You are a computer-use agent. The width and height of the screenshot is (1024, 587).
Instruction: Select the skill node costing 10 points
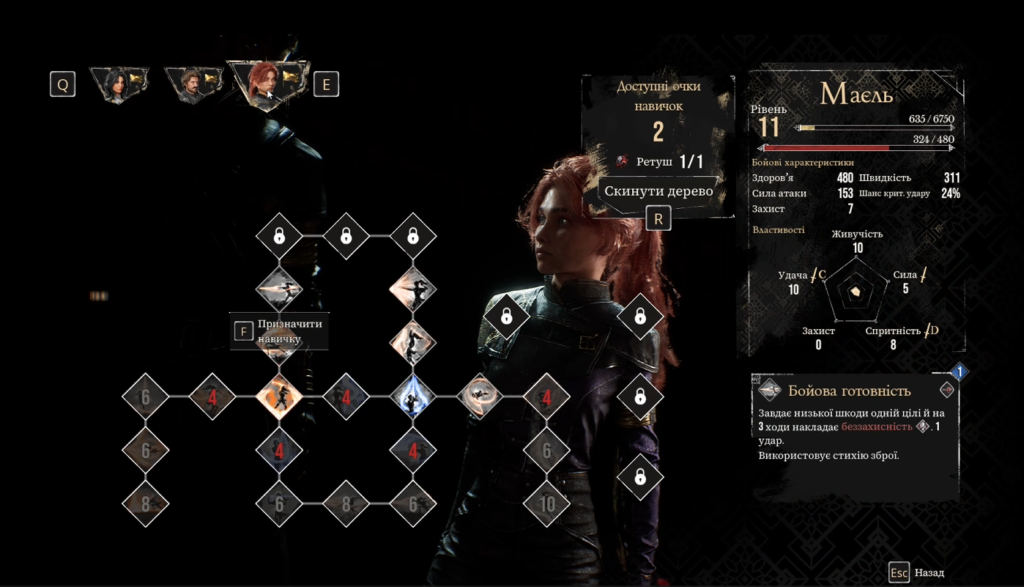pos(547,504)
